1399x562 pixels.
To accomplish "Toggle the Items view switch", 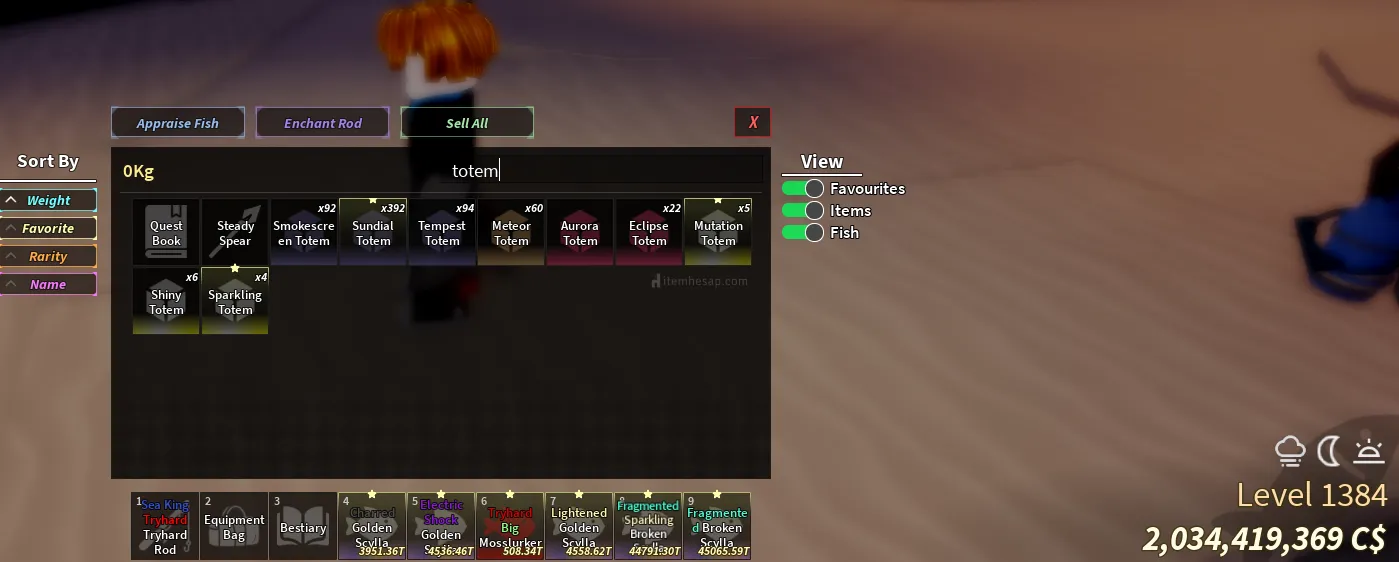I will (x=802, y=210).
